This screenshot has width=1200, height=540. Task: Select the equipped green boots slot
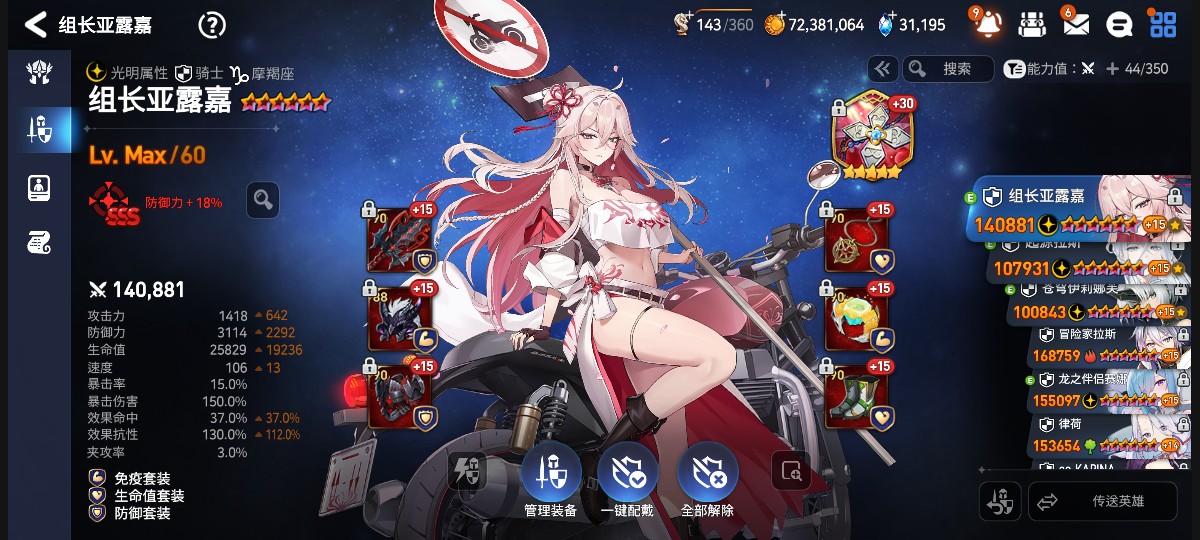(x=856, y=394)
